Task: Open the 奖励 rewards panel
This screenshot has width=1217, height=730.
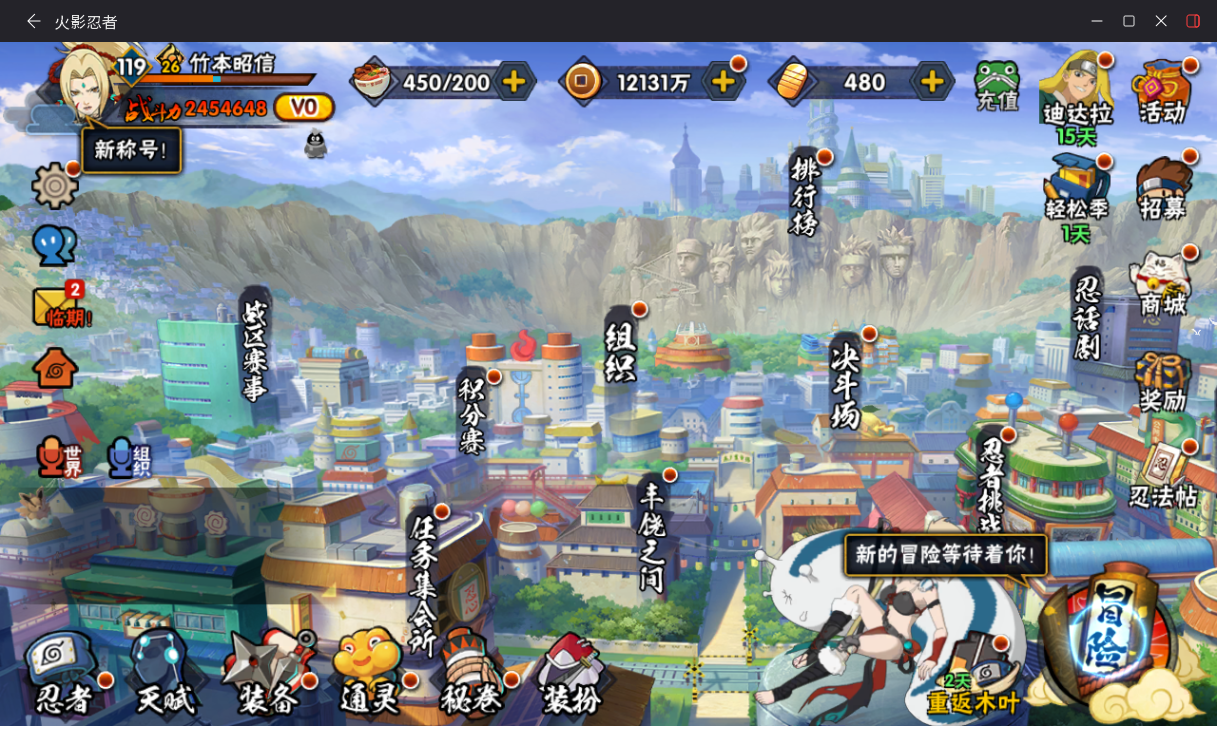Action: pos(1162,382)
